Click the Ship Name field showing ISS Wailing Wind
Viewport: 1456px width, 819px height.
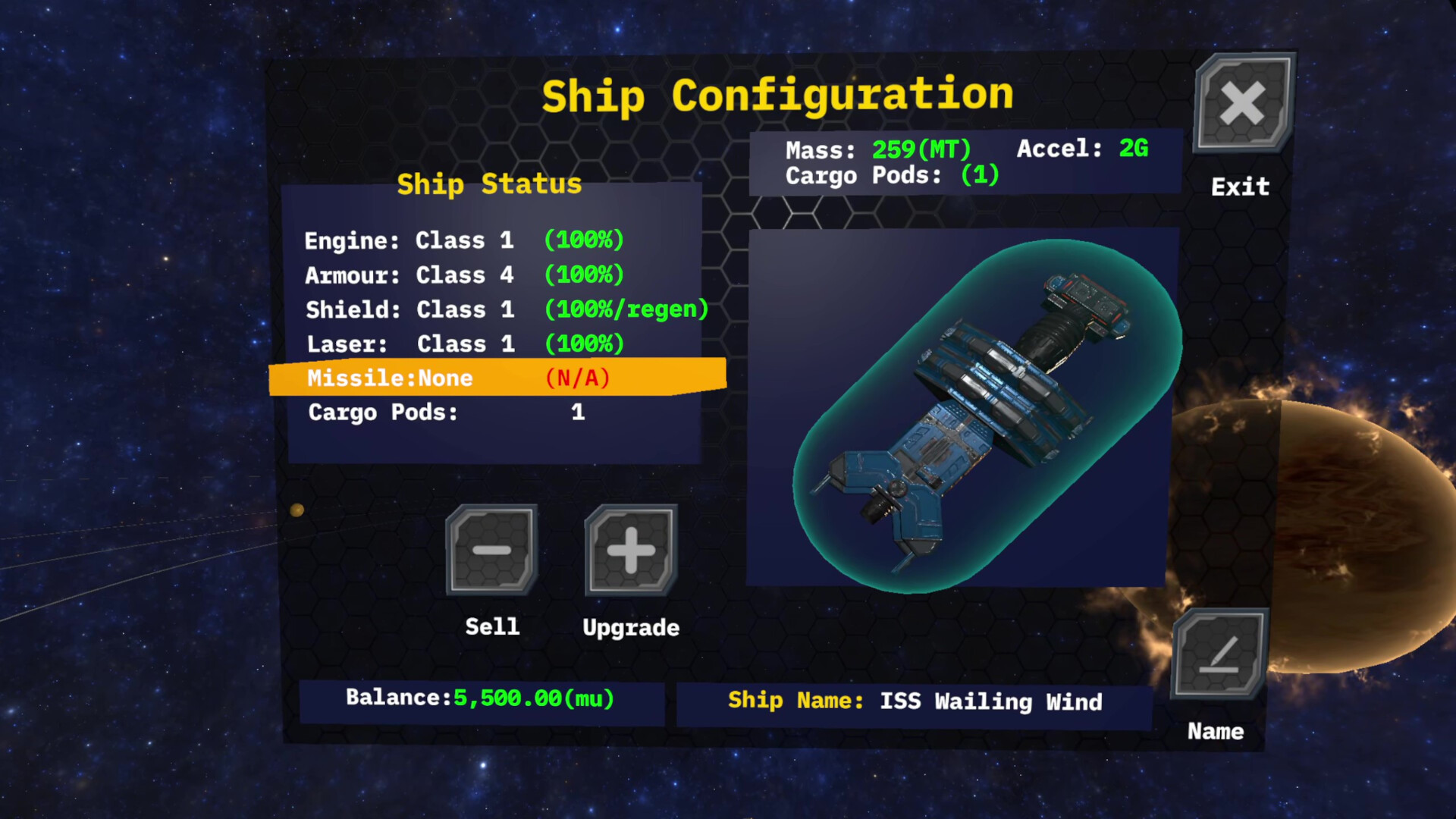click(914, 701)
